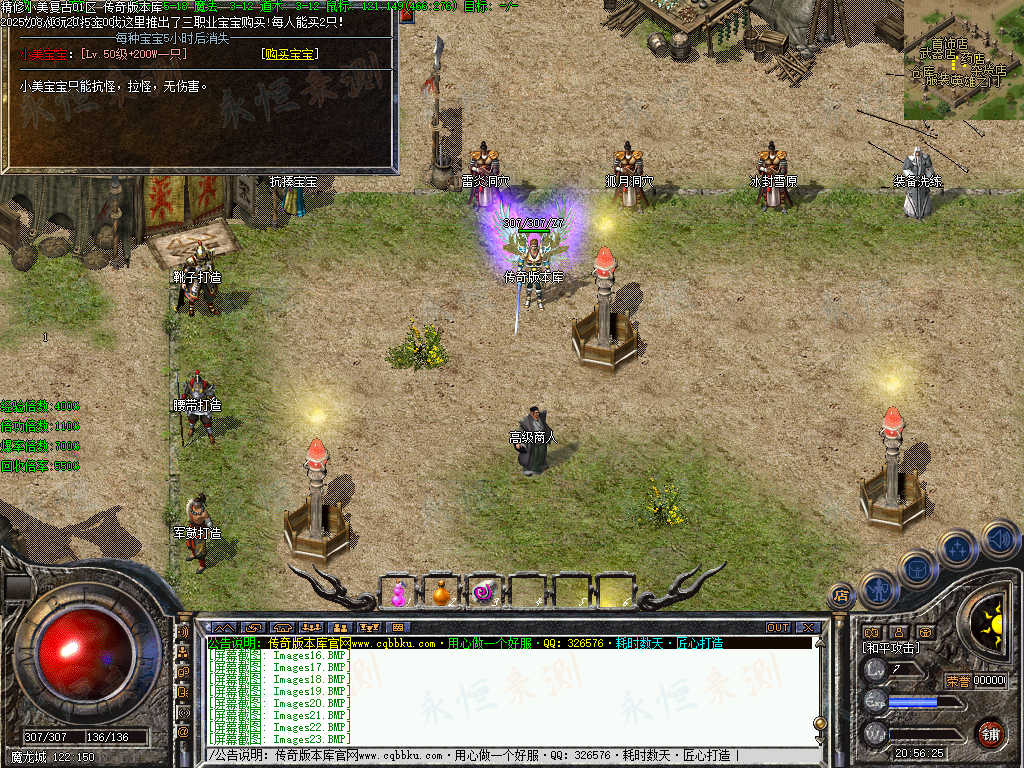The height and width of the screenshot is (768, 1024).
Task: Open the red 铺 stall button
Action: pyautogui.click(x=990, y=733)
